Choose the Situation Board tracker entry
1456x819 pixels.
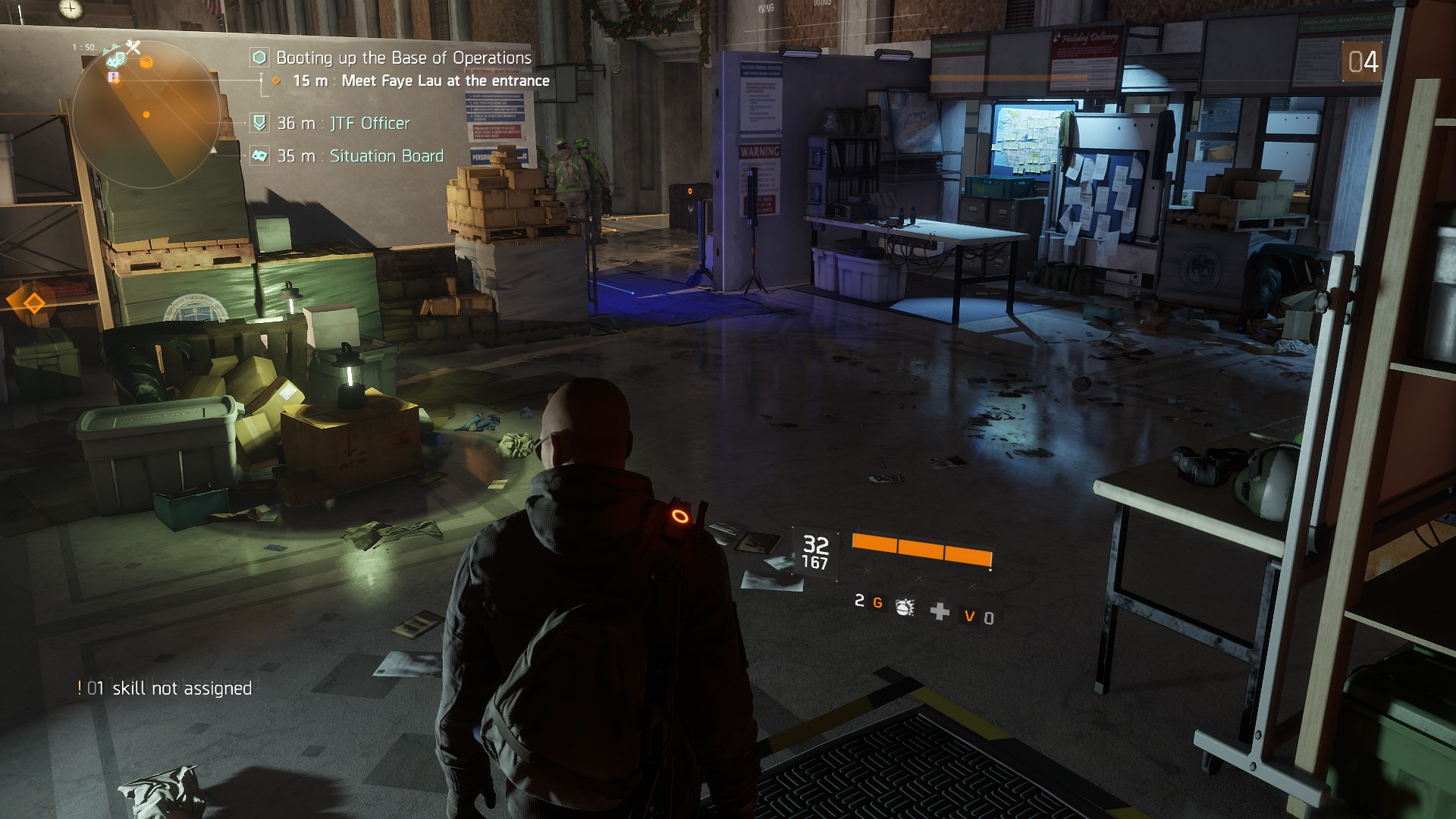(x=386, y=155)
